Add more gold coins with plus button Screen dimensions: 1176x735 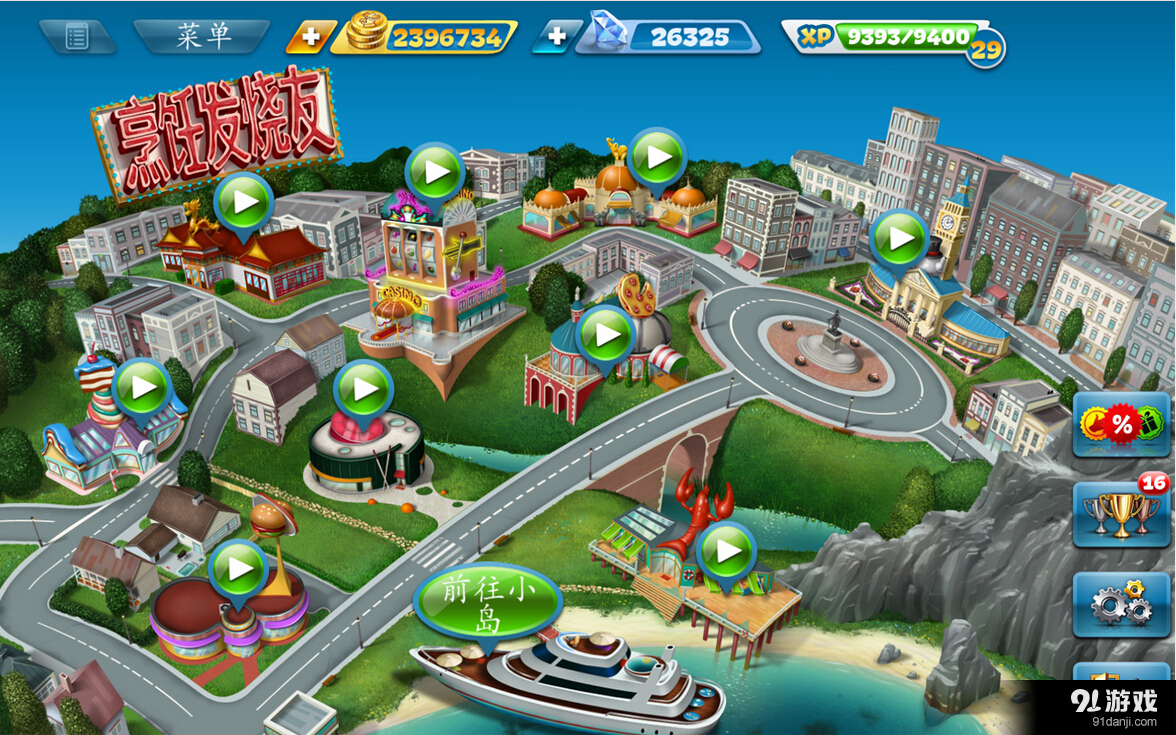pos(310,38)
